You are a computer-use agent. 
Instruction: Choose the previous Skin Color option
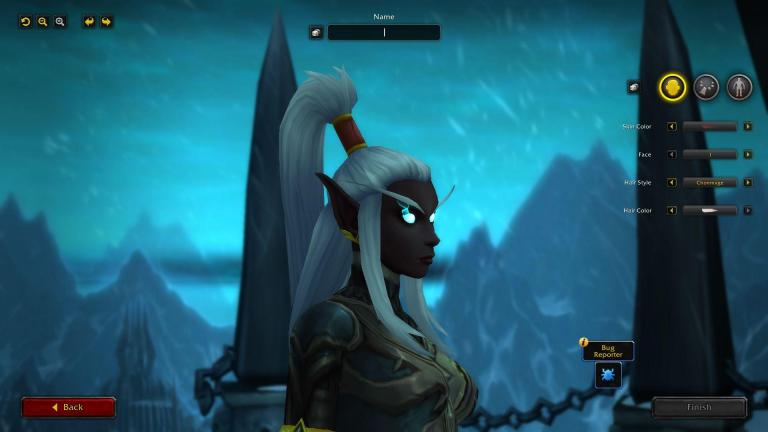click(672, 126)
